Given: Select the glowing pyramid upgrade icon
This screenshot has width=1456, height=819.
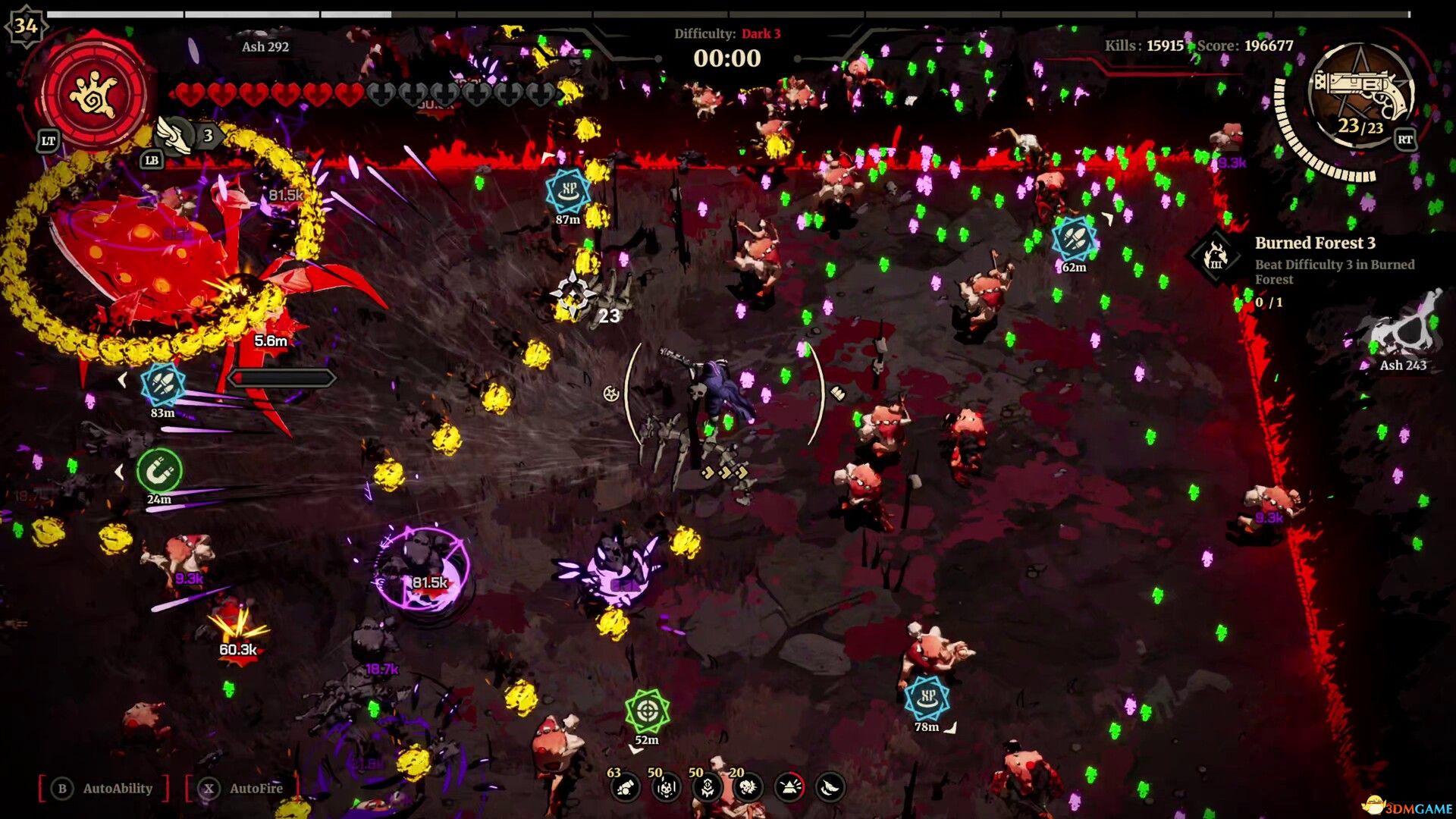Looking at the screenshot, I should point(789,789).
